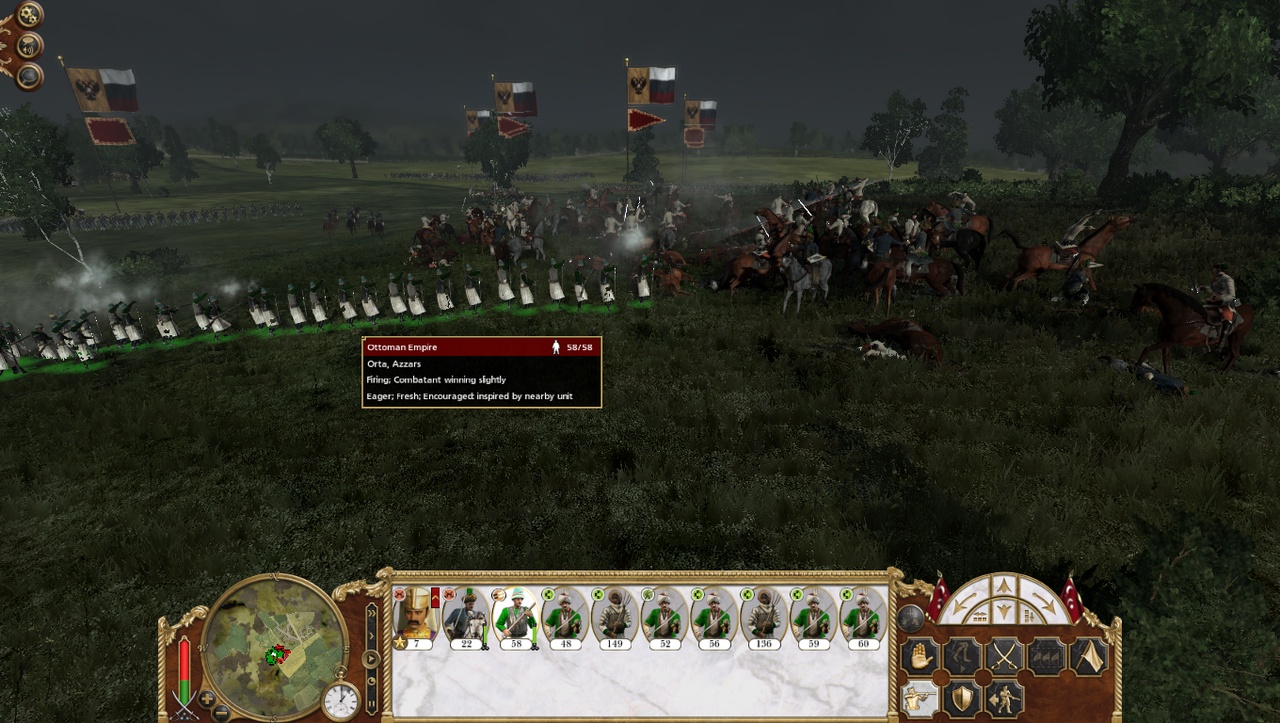
Task: Select the cavalry unit card showing 22
Action: pos(466,616)
